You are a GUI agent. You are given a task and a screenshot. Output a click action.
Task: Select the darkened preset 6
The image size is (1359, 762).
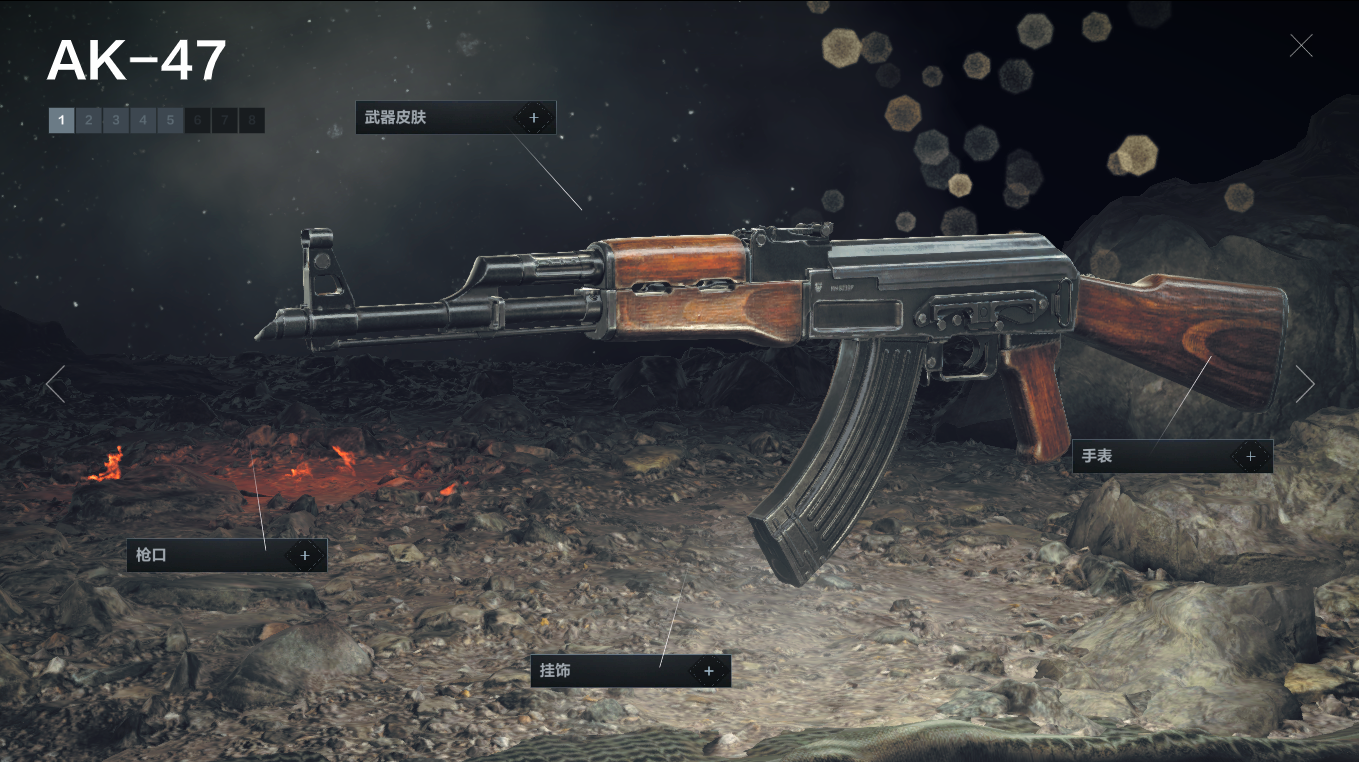(x=198, y=121)
